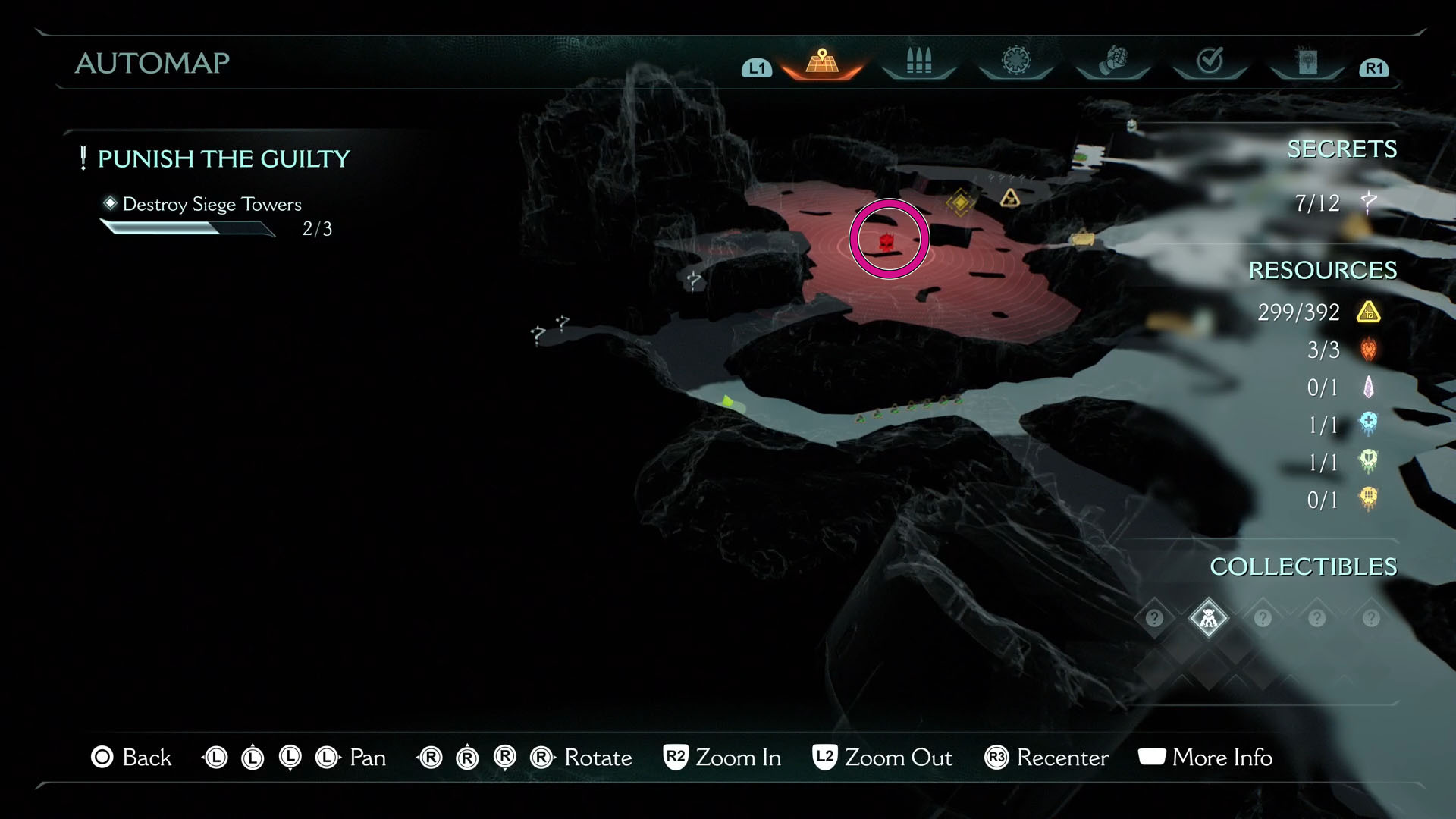The height and width of the screenshot is (819, 1456).
Task: Click the highlighted Automap tab icon
Action: pyautogui.click(x=821, y=59)
